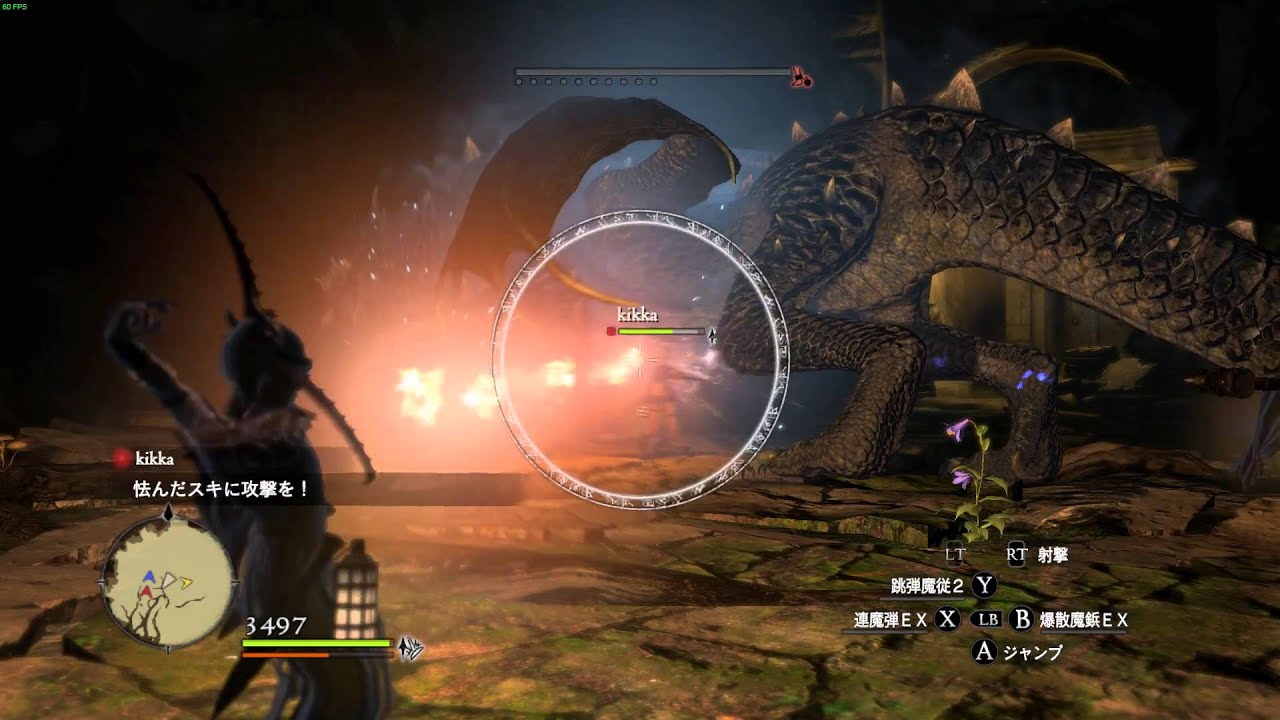This screenshot has width=1280, height=720.
Task: Select the ジャンプ action label
Action: (1032, 653)
